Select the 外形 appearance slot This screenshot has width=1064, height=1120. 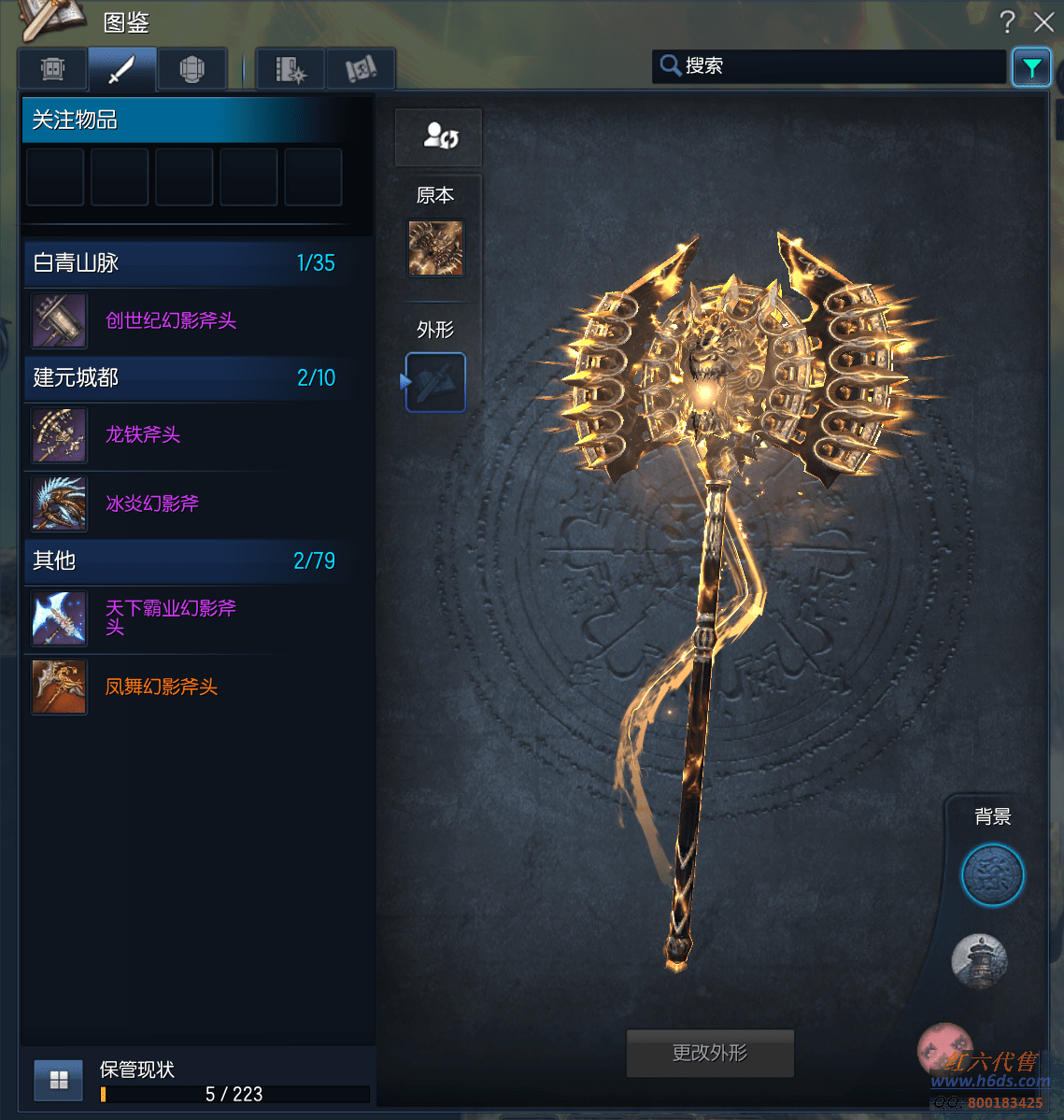coord(435,382)
